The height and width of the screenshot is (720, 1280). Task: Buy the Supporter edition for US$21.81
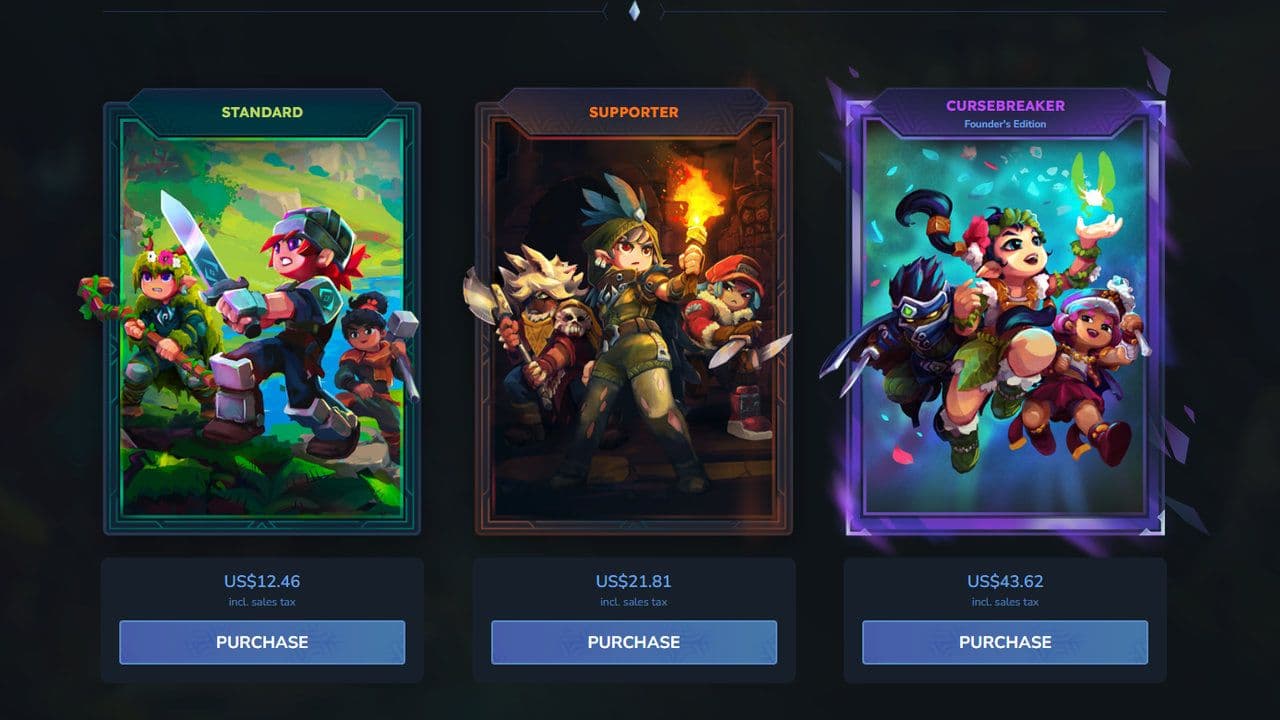[x=634, y=642]
